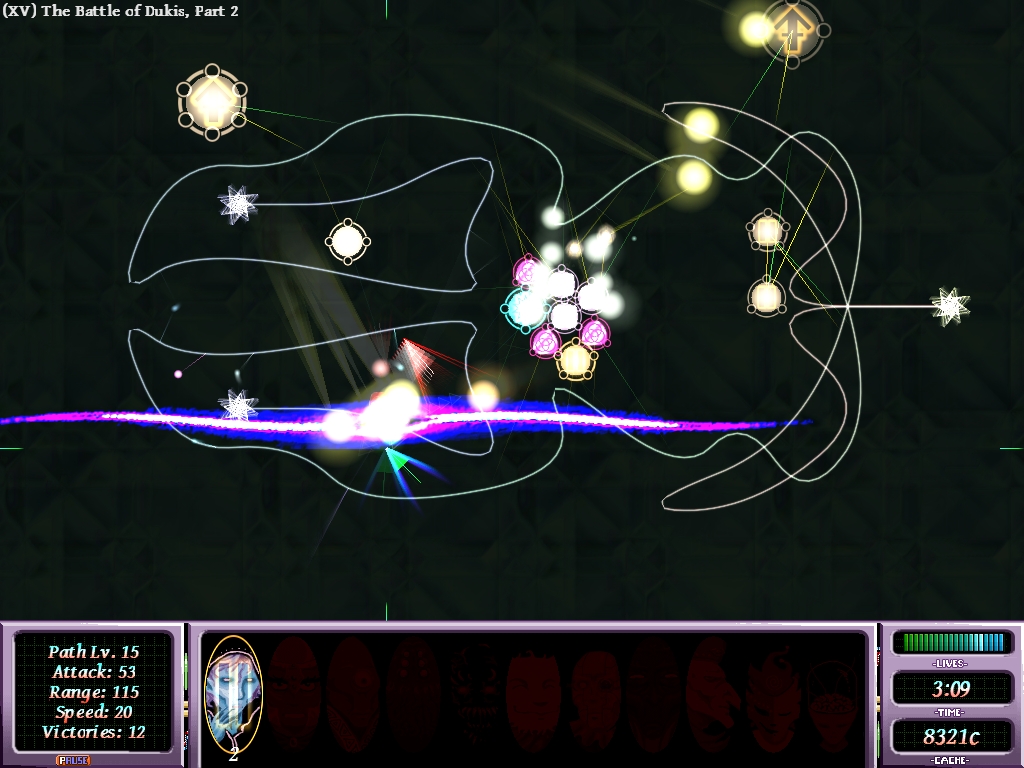Viewport: 1024px width, 768px height.
Task: Select the highlighted blue-faced tower portrait
Action: (x=233, y=691)
